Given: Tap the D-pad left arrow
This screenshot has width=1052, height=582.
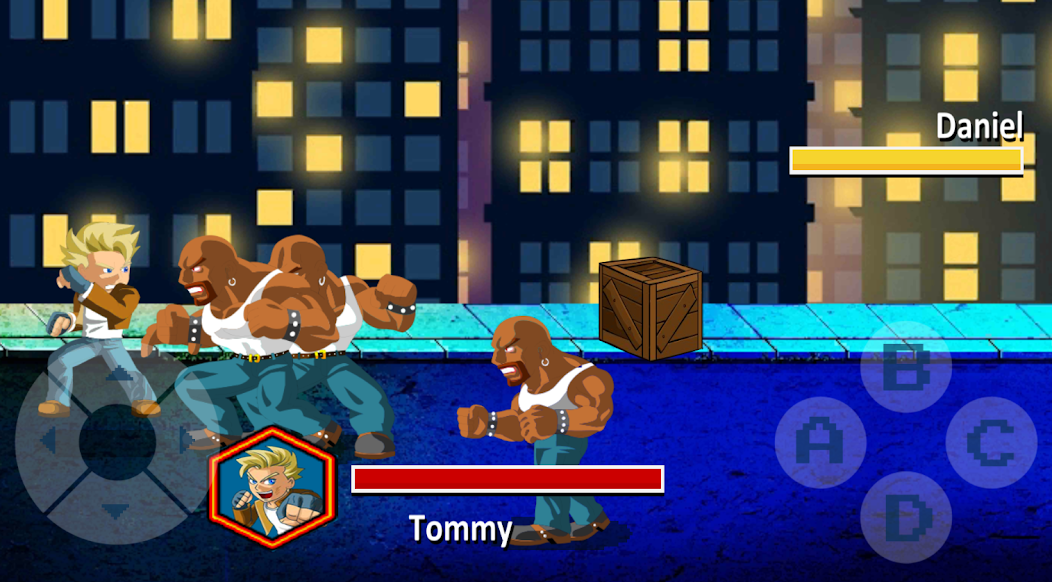Looking at the screenshot, I should pos(46,440).
